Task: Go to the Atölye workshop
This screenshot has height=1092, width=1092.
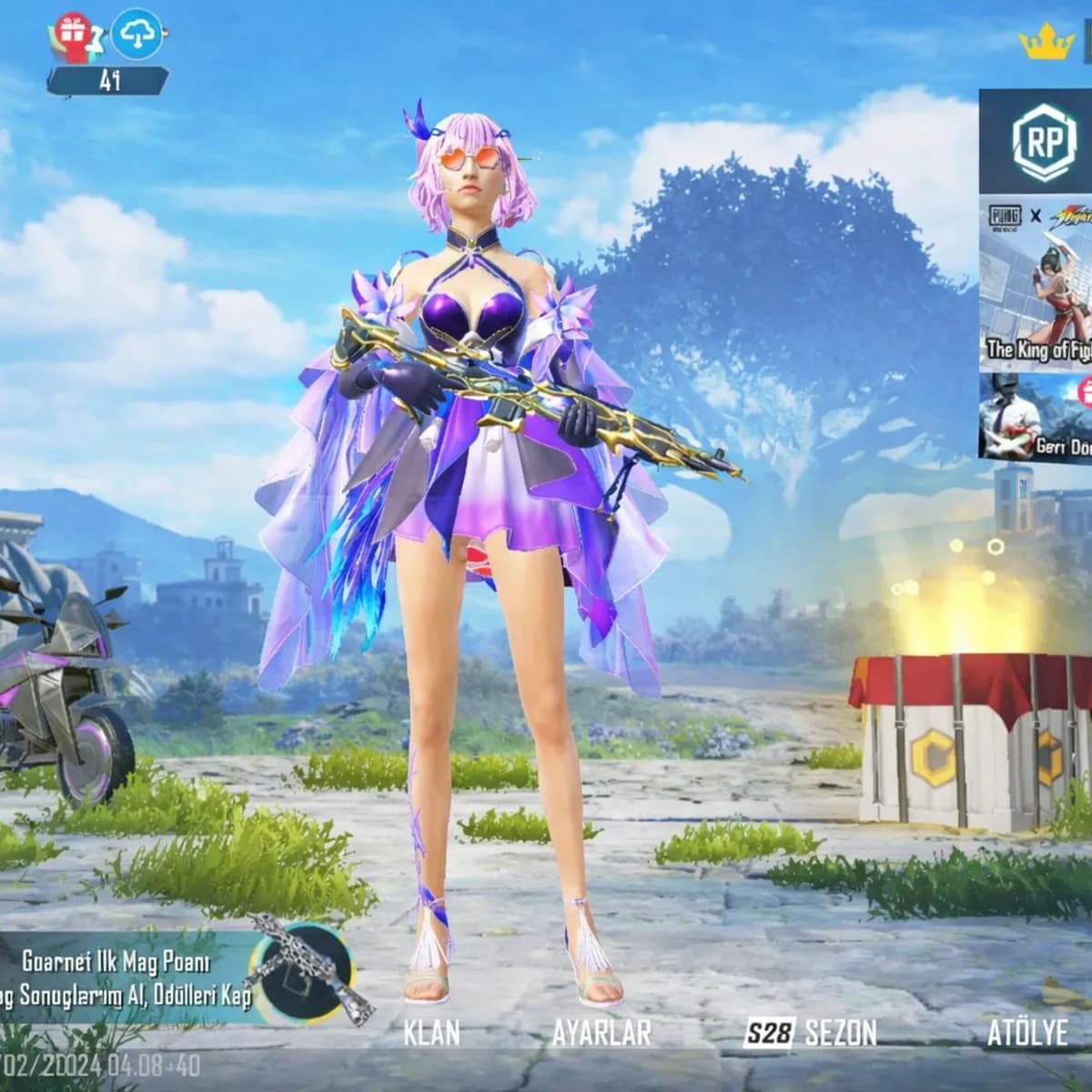Action: click(1027, 1033)
